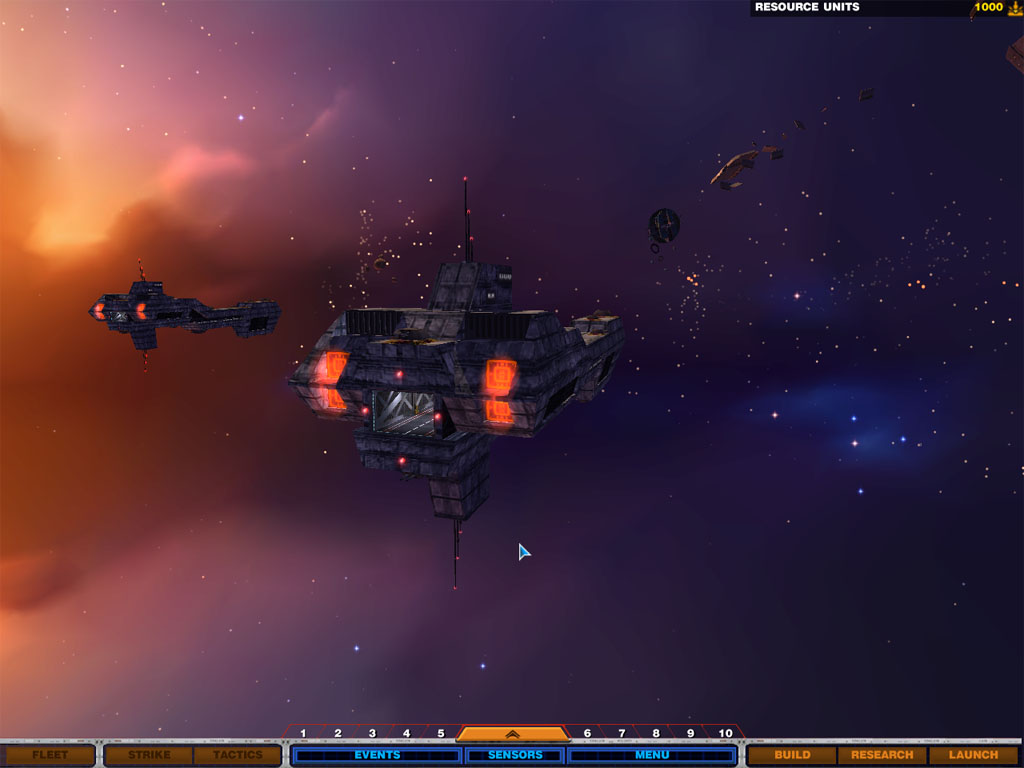
Task: Select control group 2
Action: [338, 734]
